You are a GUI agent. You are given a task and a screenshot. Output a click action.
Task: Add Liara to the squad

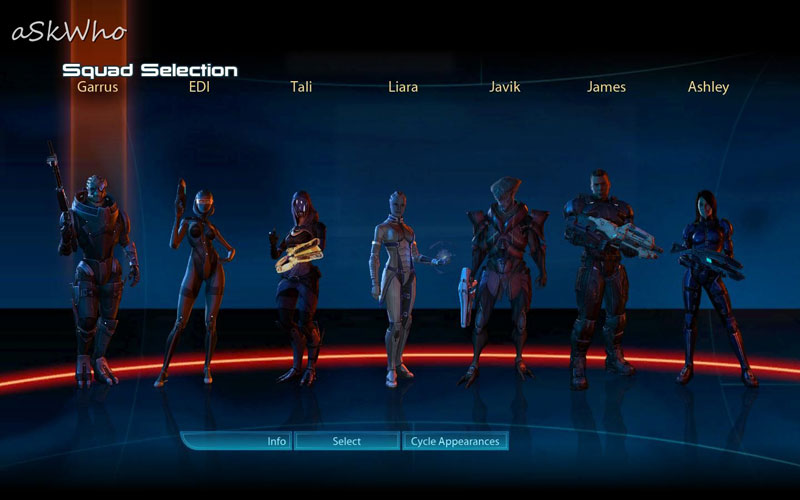click(x=396, y=285)
